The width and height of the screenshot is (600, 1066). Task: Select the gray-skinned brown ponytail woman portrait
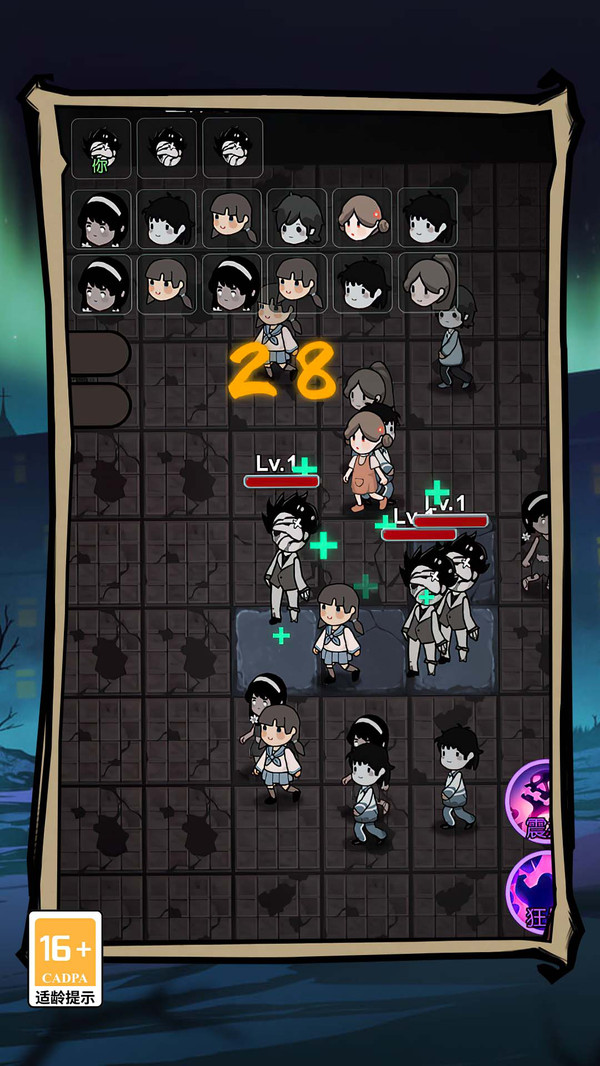(428, 283)
